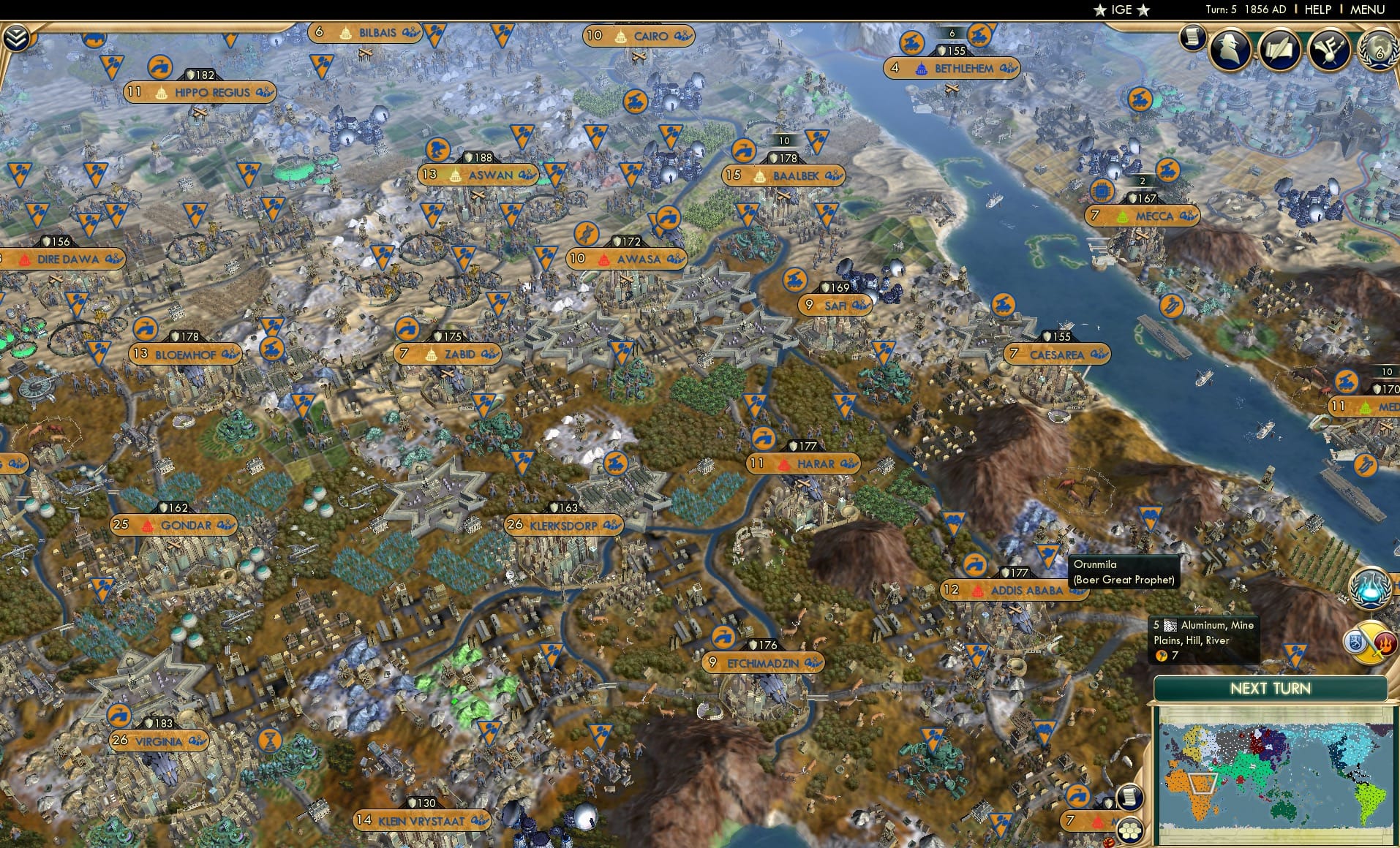Click Gondar's red religion icon on its banner
The width and height of the screenshot is (1400, 848).
point(148,525)
